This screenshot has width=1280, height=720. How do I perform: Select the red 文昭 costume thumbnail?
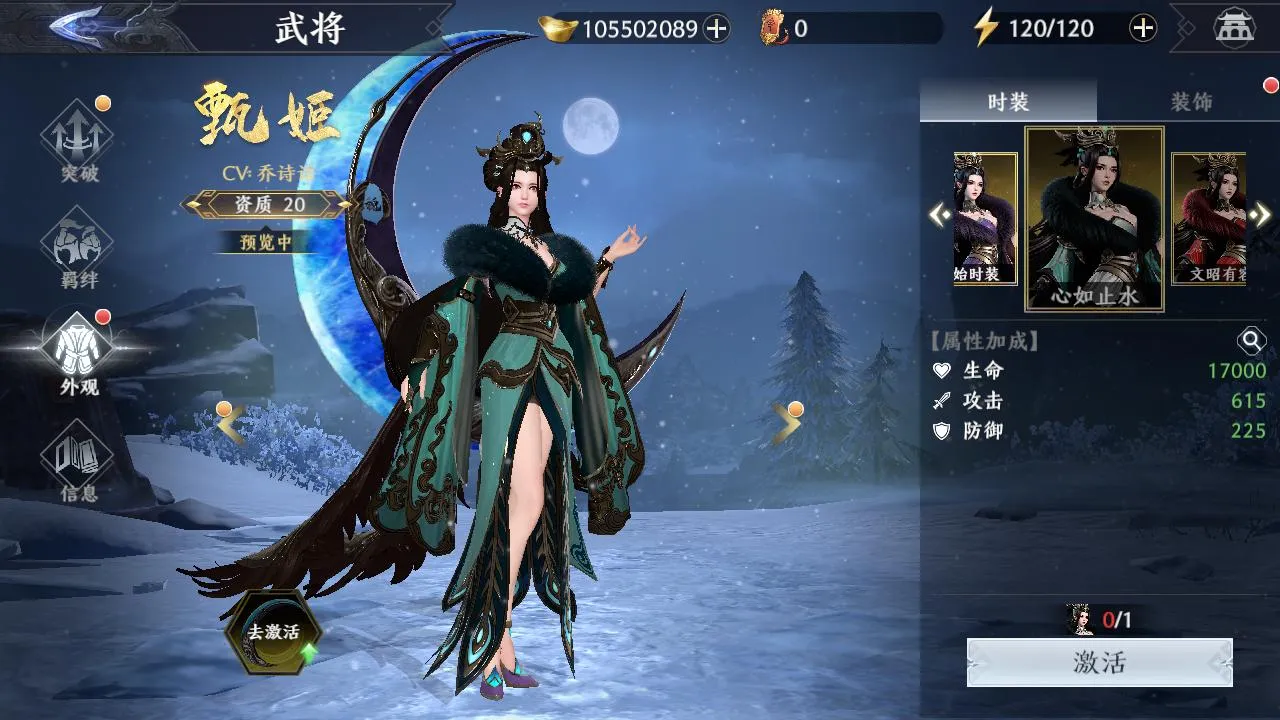[x=1208, y=218]
